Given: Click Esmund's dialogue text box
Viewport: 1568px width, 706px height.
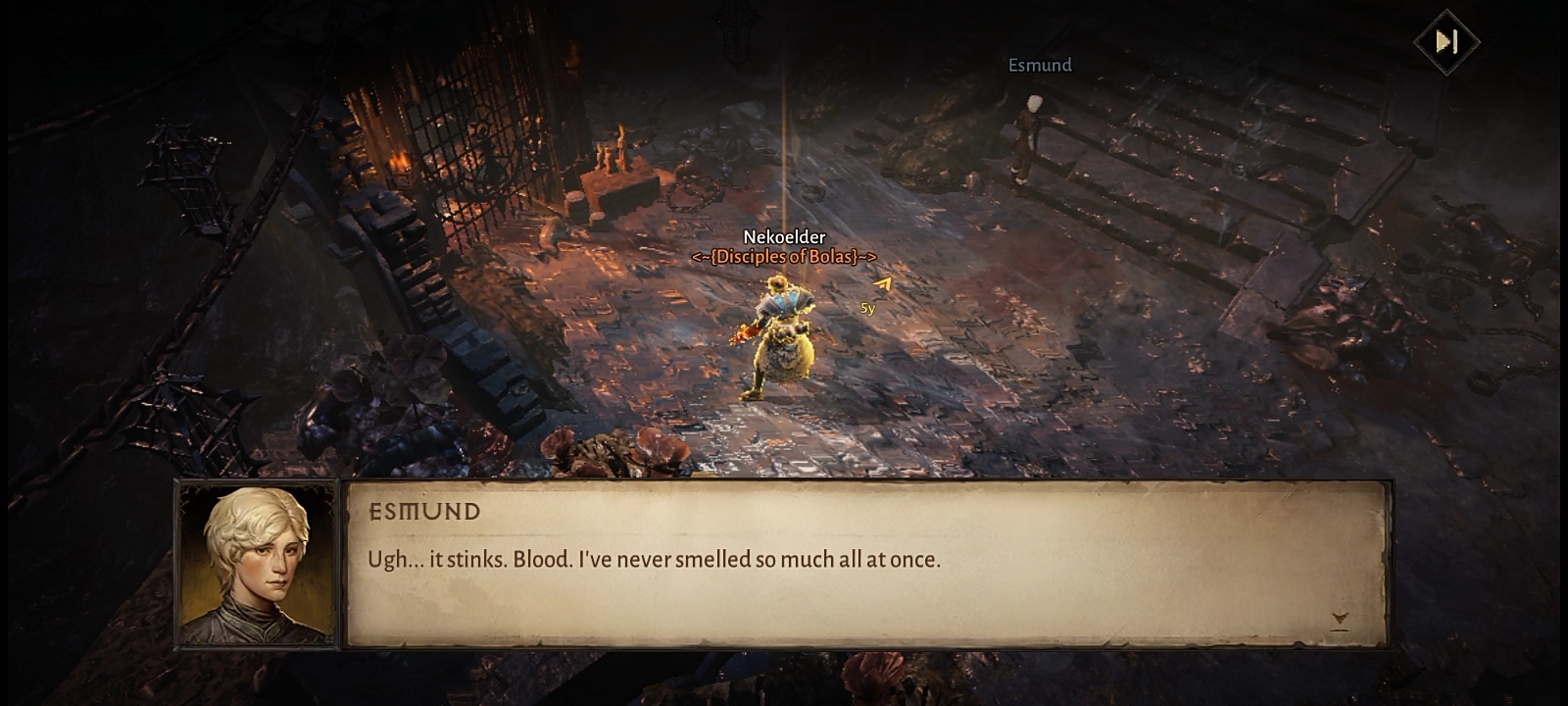Looking at the screenshot, I should [867, 564].
